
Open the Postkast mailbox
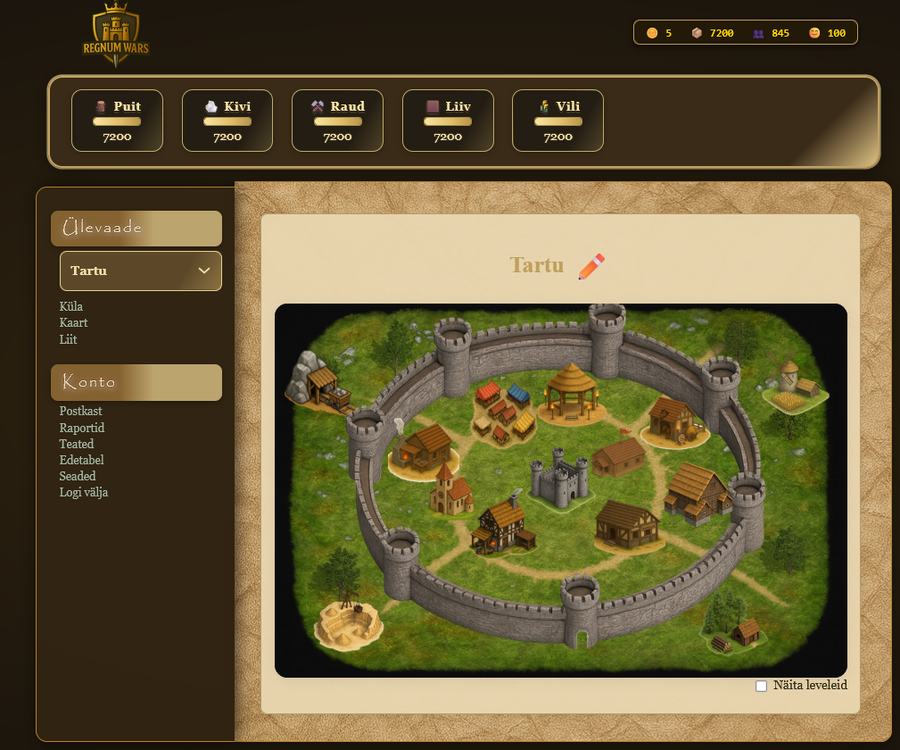[x=81, y=411]
